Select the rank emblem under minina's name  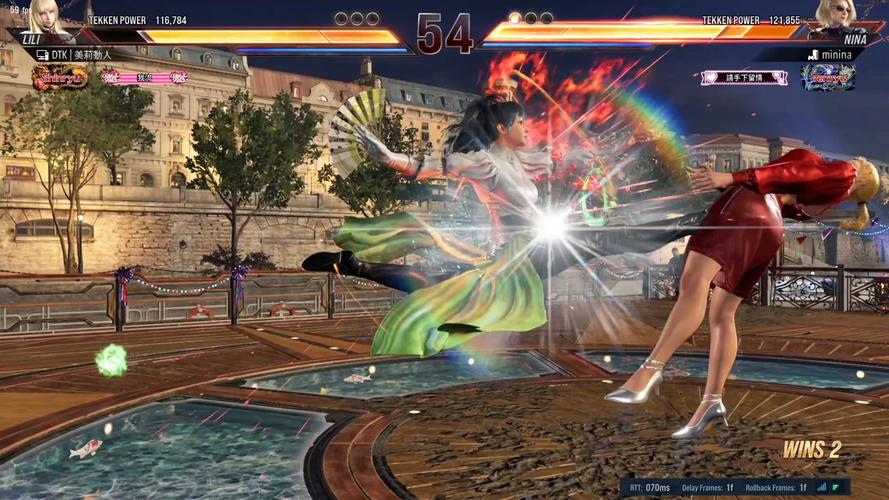tap(828, 77)
